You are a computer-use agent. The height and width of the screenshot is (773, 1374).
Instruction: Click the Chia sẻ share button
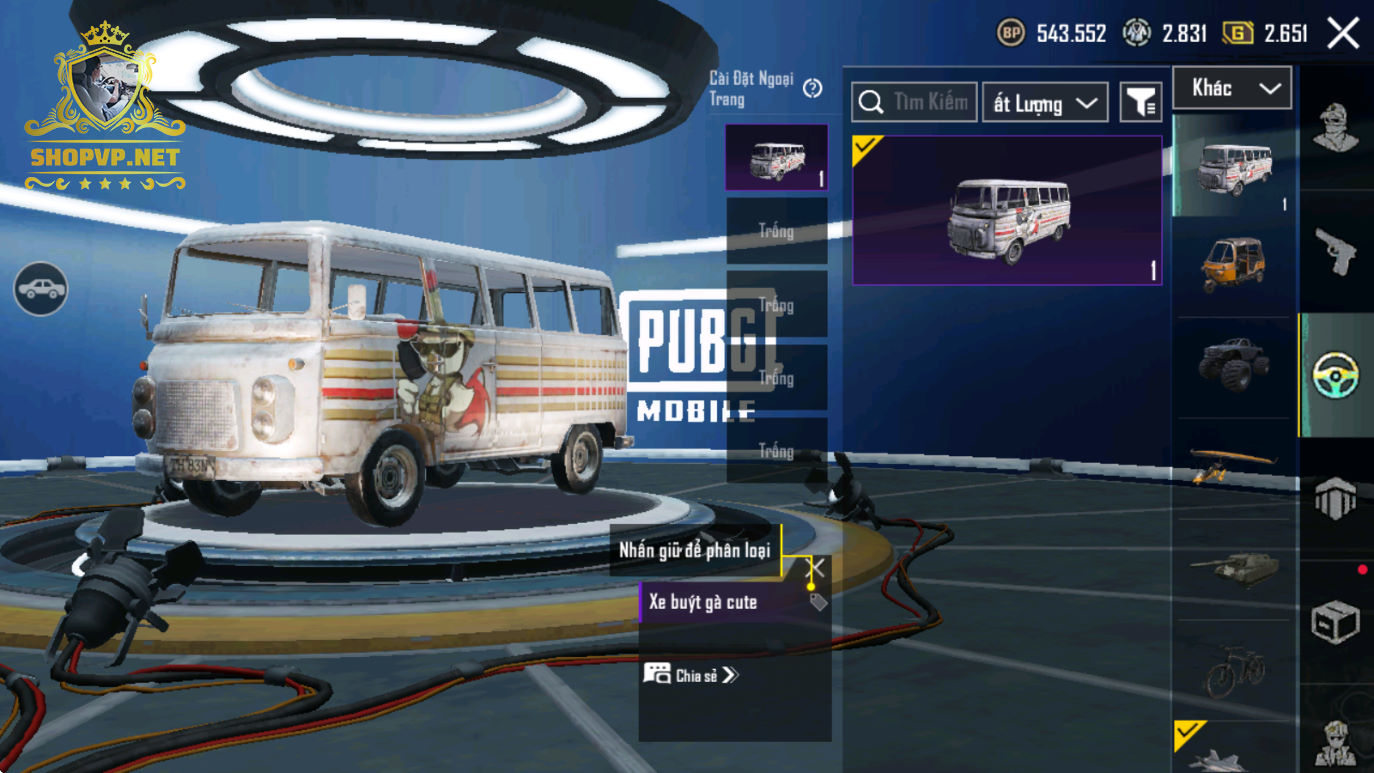[691, 675]
